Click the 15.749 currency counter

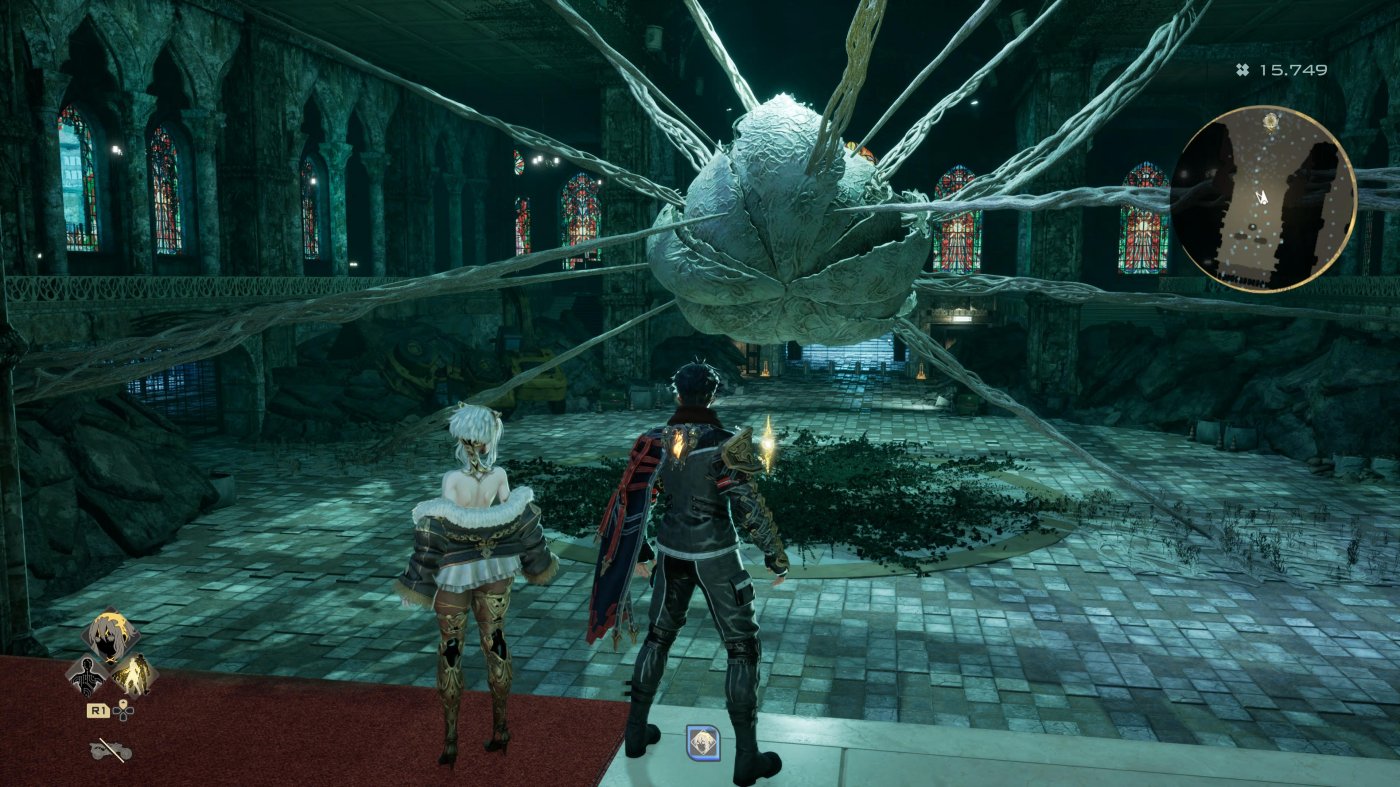(1291, 69)
